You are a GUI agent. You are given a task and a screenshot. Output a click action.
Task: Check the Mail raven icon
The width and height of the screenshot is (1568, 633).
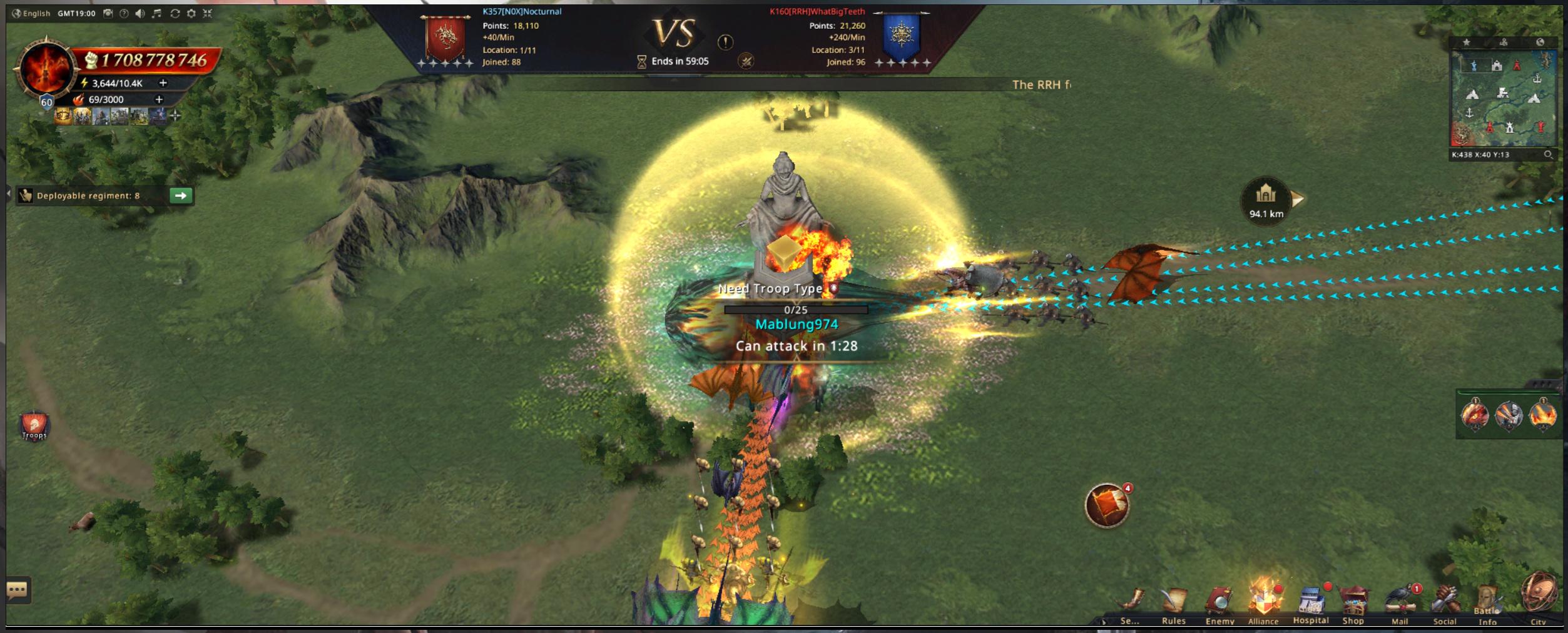pos(1400,603)
